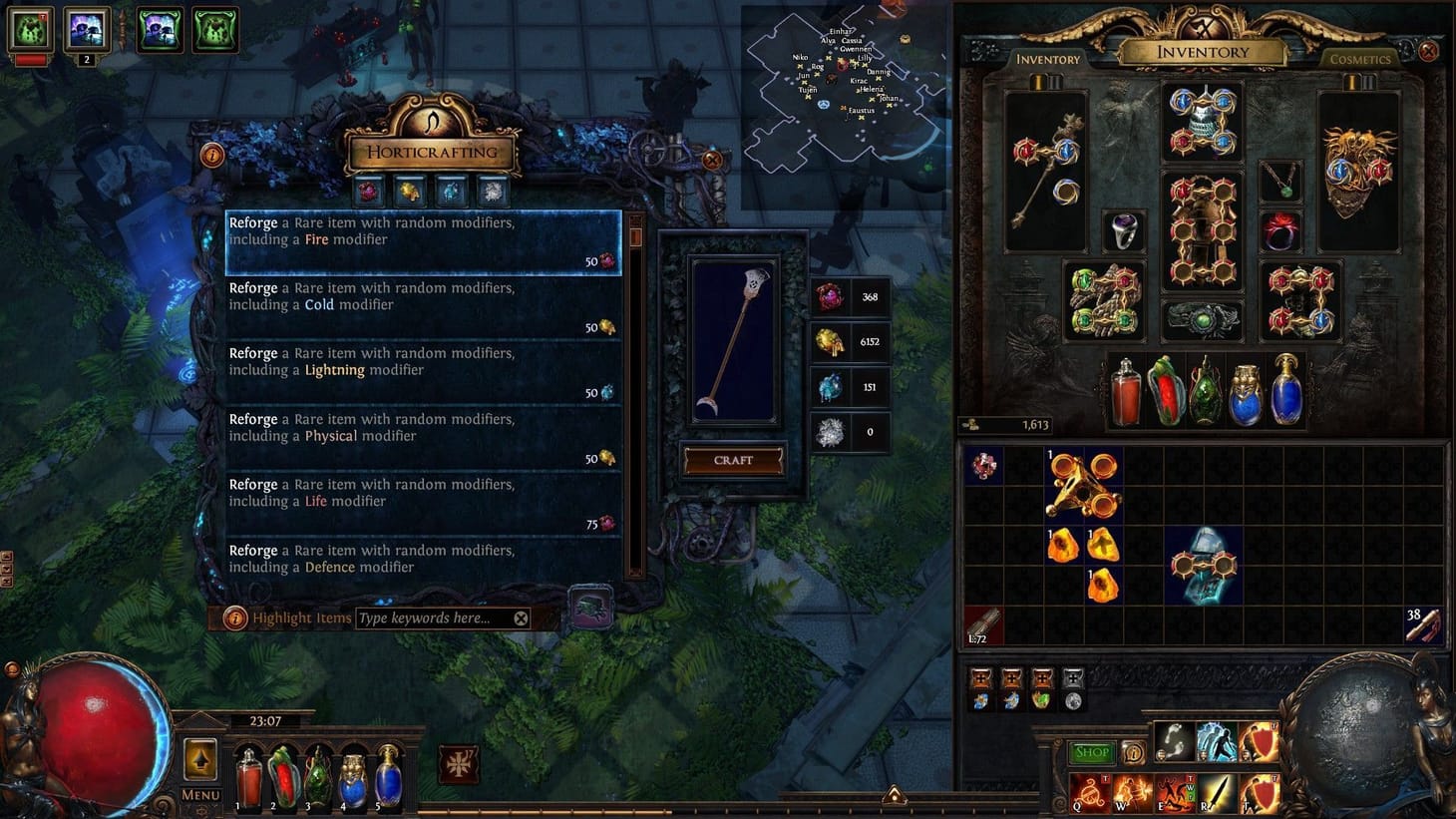Switch to the Cosmetics tab
Screen dimensions: 1456x819
pyautogui.click(x=1360, y=60)
